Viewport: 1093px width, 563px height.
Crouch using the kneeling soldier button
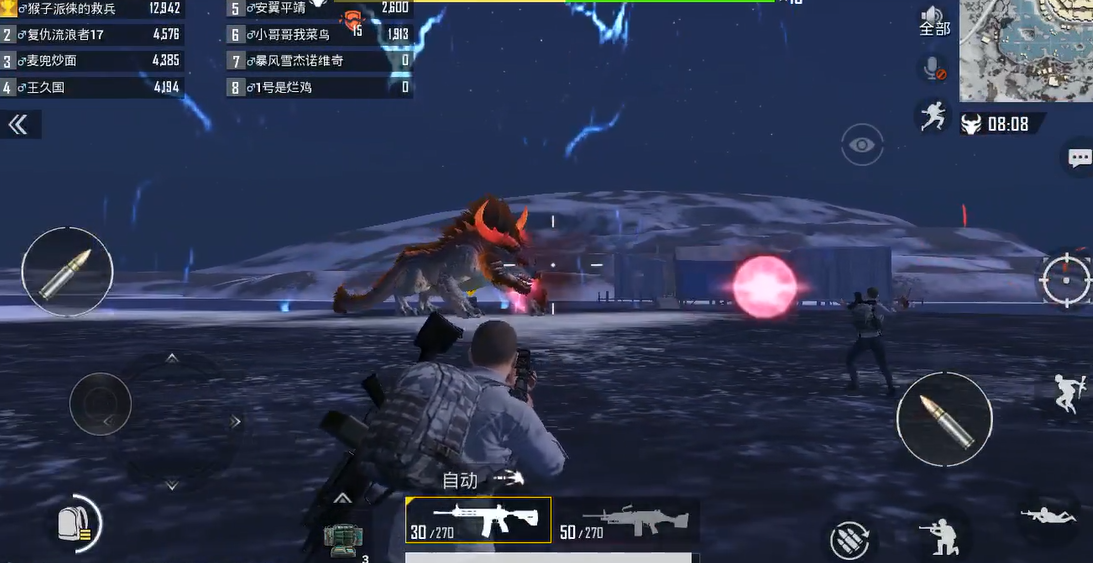(x=940, y=535)
